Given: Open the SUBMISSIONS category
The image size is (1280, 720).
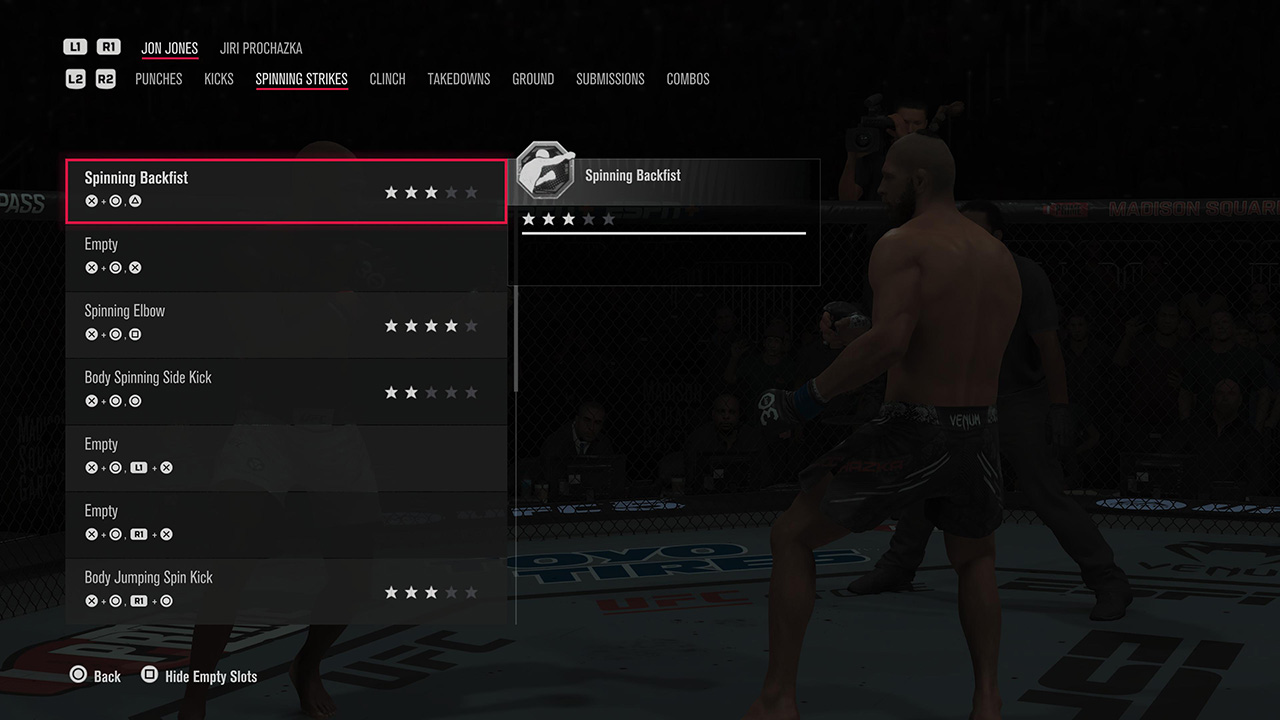Looking at the screenshot, I should click(610, 78).
